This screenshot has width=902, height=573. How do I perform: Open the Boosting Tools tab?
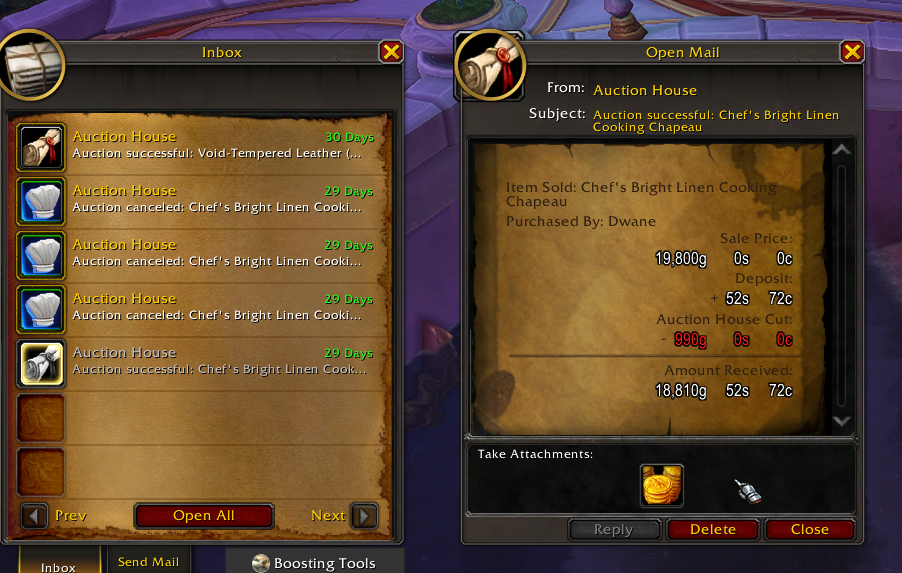pyautogui.click(x=314, y=563)
